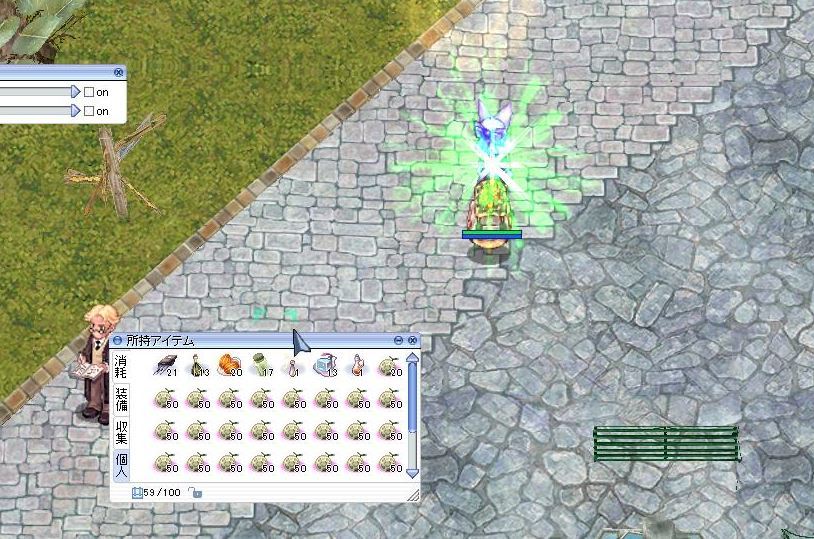Tick the lower slider's on checkbox
Image resolution: width=814 pixels, height=539 pixels.
pyautogui.click(x=89, y=111)
